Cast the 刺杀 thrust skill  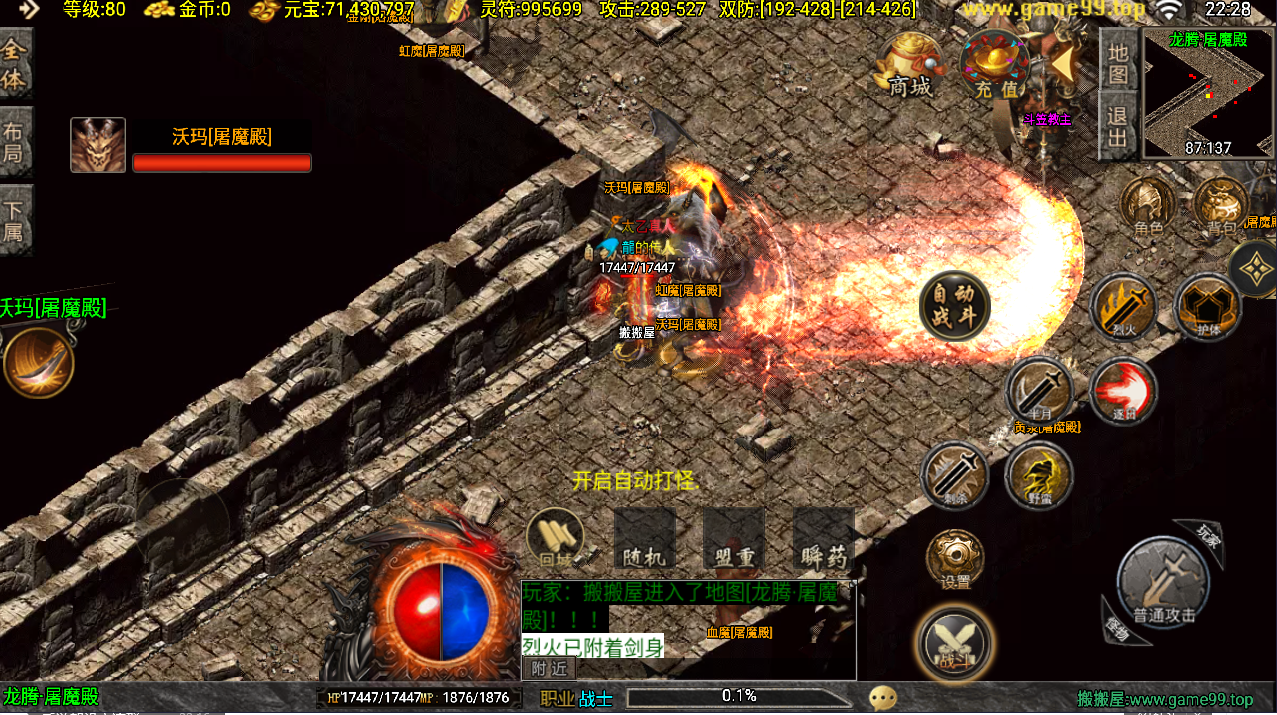[x=954, y=475]
